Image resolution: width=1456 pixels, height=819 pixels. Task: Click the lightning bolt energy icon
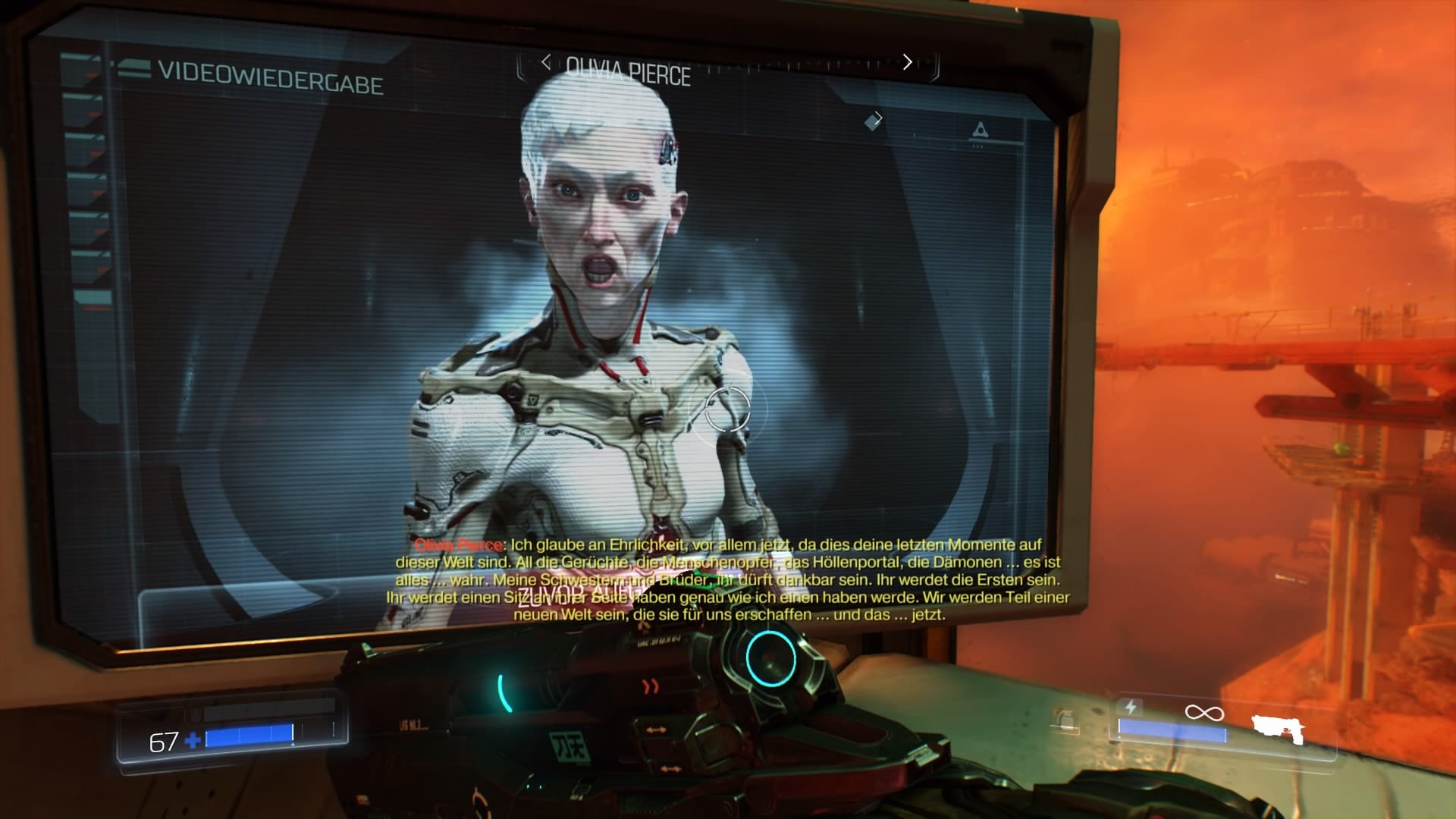[1131, 708]
